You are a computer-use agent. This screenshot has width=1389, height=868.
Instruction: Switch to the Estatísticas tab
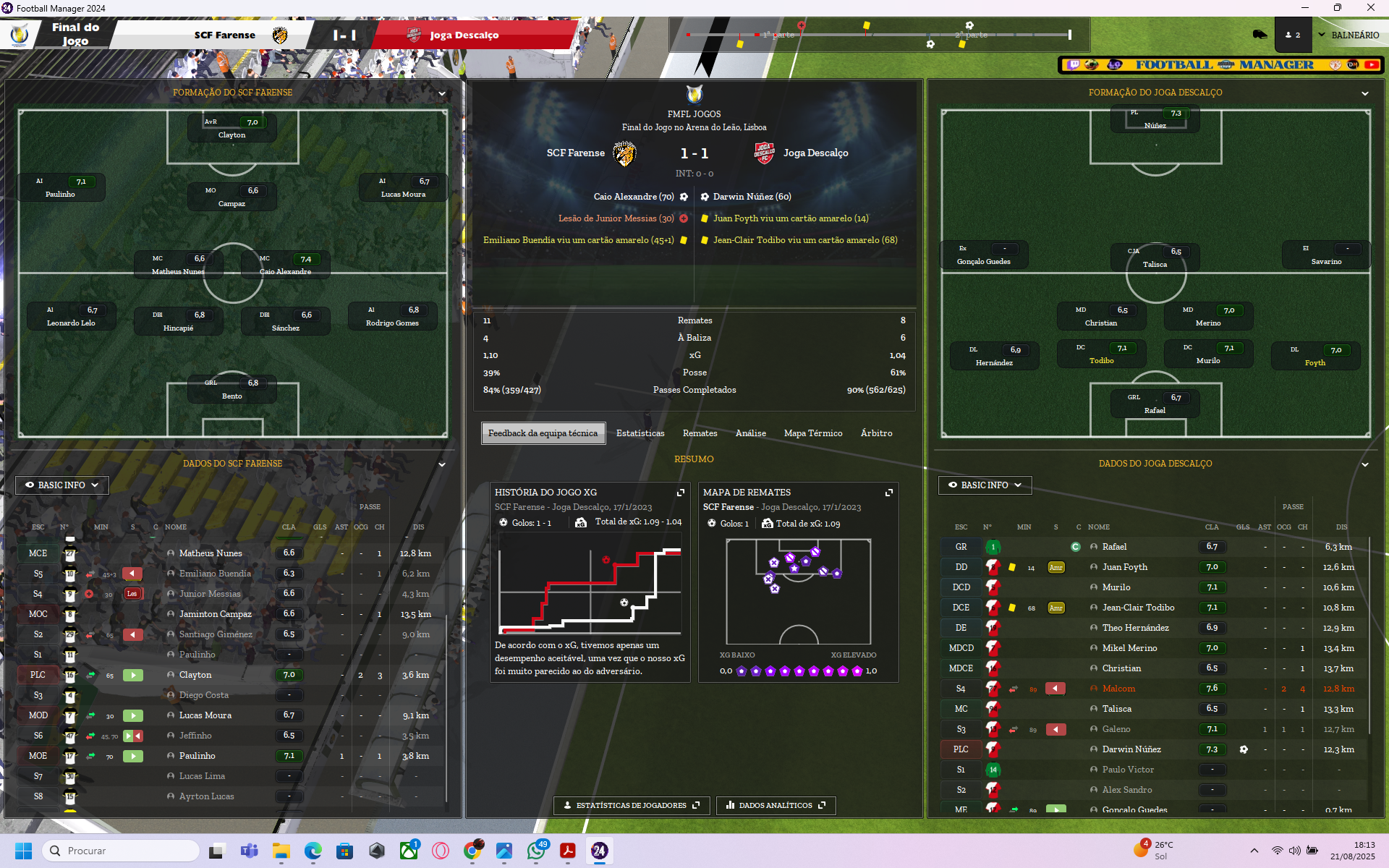(x=640, y=433)
